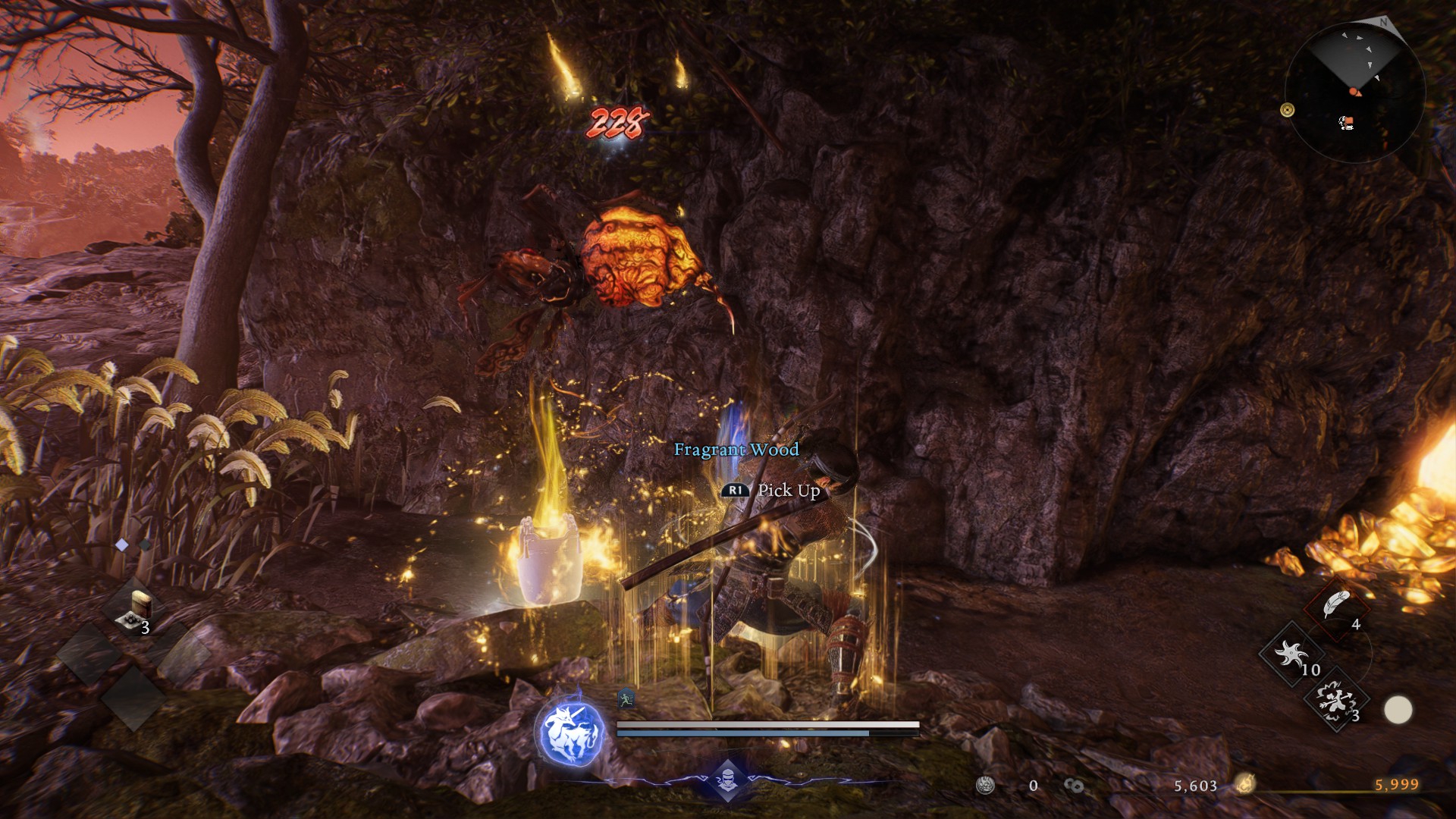Click the running figure buff icon
Screen dimensions: 1456x819
tap(626, 698)
